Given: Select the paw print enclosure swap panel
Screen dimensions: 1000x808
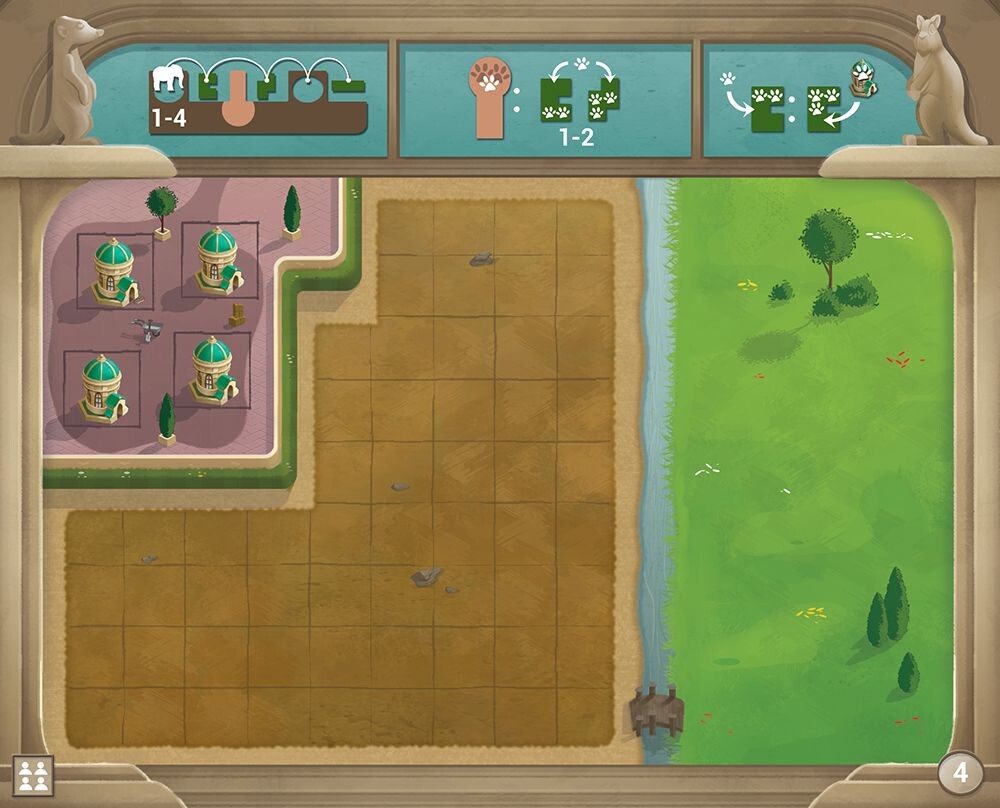Looking at the screenshot, I should (800, 100).
